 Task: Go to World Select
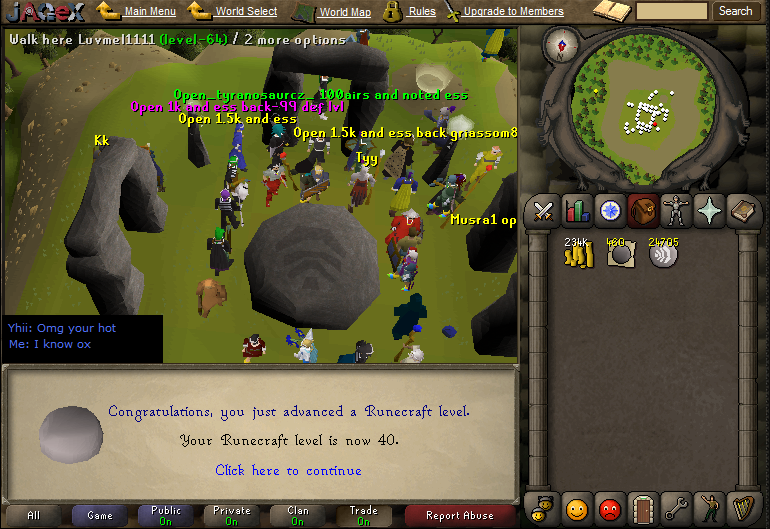pos(246,12)
